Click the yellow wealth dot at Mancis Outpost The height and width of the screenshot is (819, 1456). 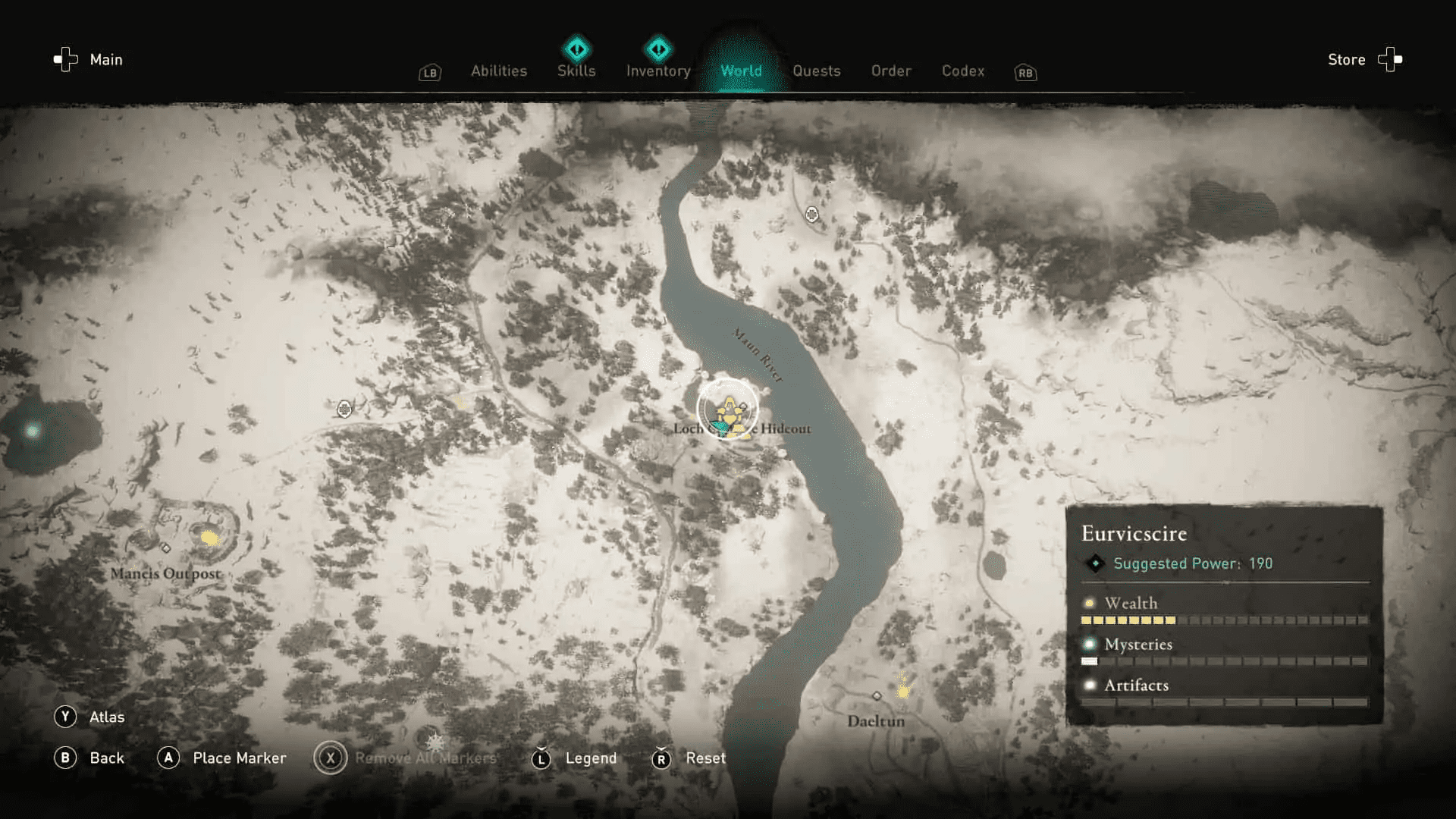pos(209,538)
